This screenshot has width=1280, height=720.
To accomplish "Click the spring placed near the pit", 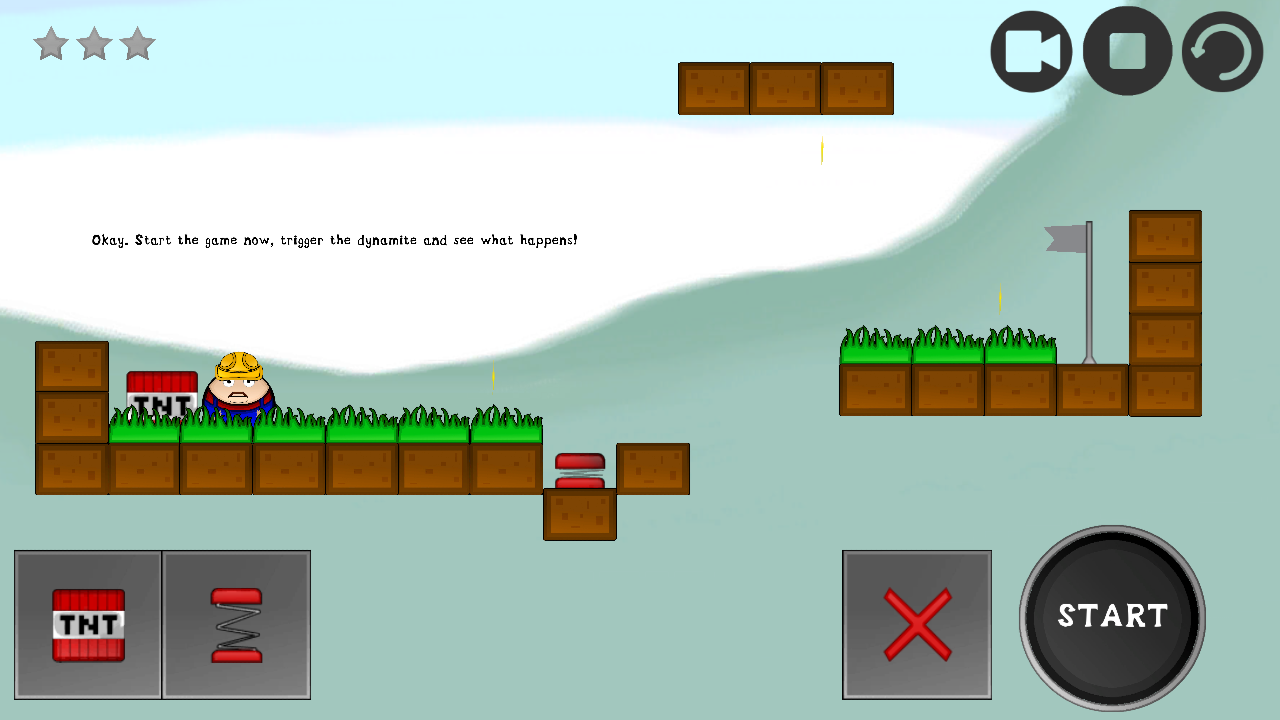I will pos(578,468).
